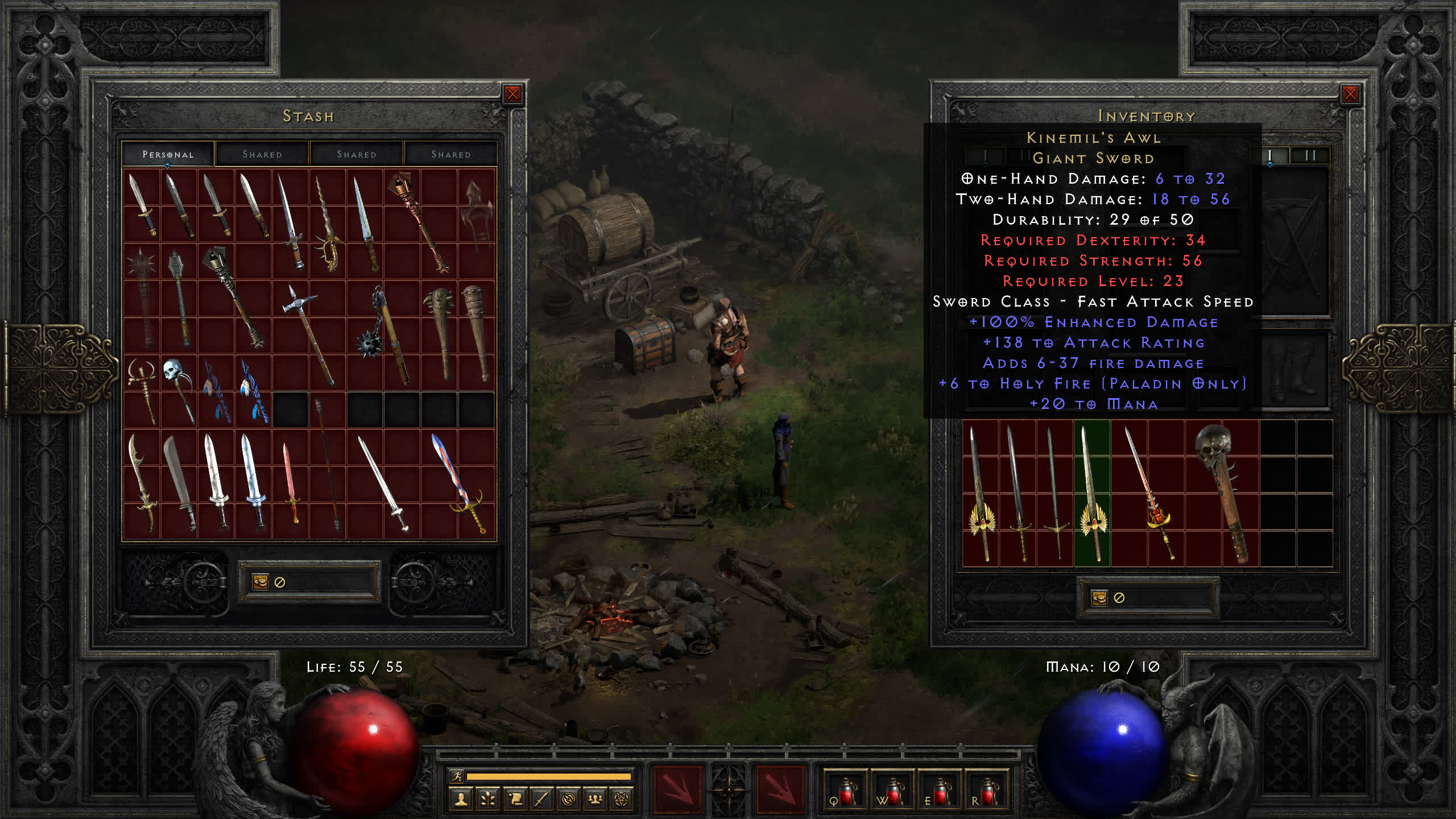The image size is (1456, 819).
Task: Pick the blue-and-red crystal sword in stash
Action: click(x=458, y=483)
